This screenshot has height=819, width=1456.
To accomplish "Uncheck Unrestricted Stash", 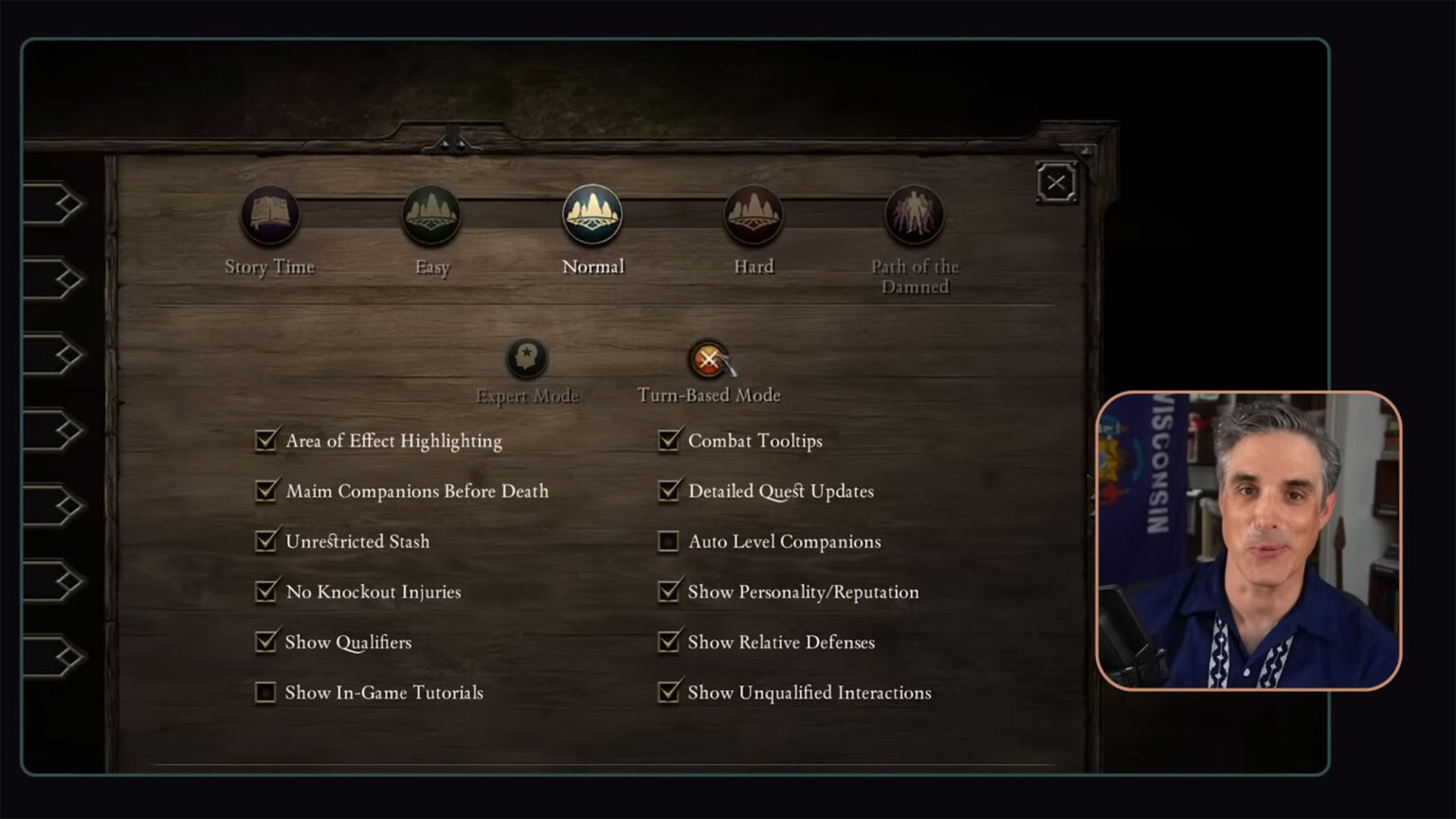I will (x=266, y=541).
